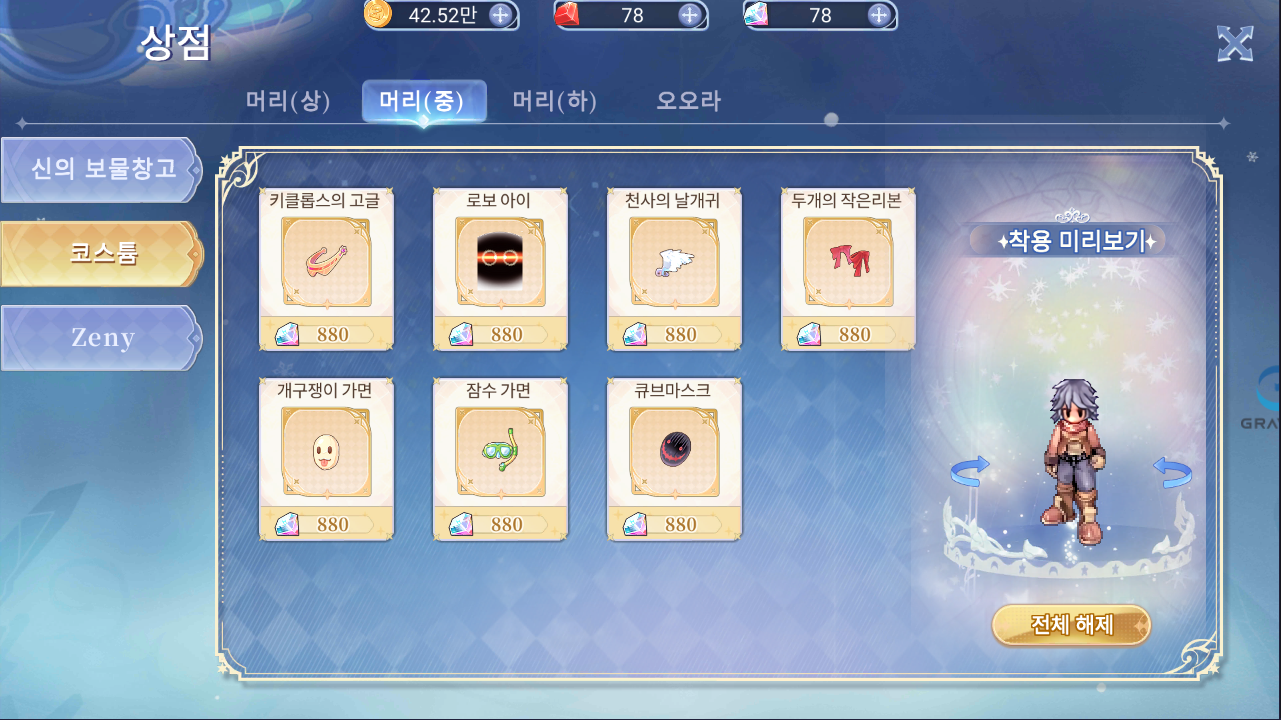The width and height of the screenshot is (1281, 720).
Task: Select the 머리(중) tab
Action: tap(423, 101)
